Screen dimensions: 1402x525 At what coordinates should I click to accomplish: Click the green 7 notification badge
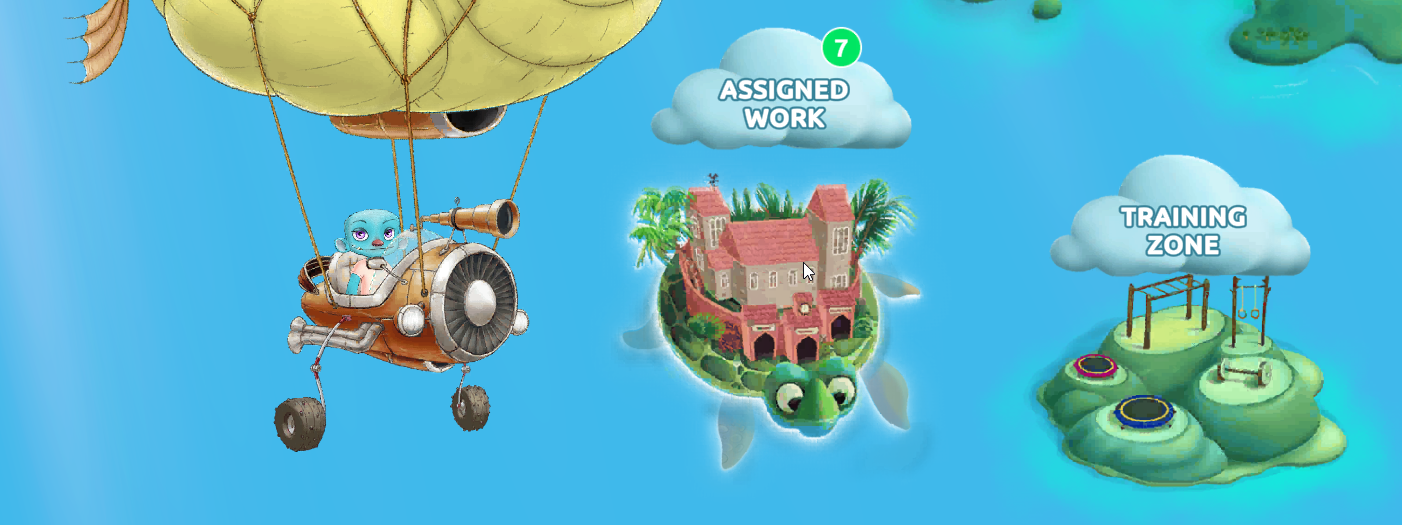[x=841, y=47]
